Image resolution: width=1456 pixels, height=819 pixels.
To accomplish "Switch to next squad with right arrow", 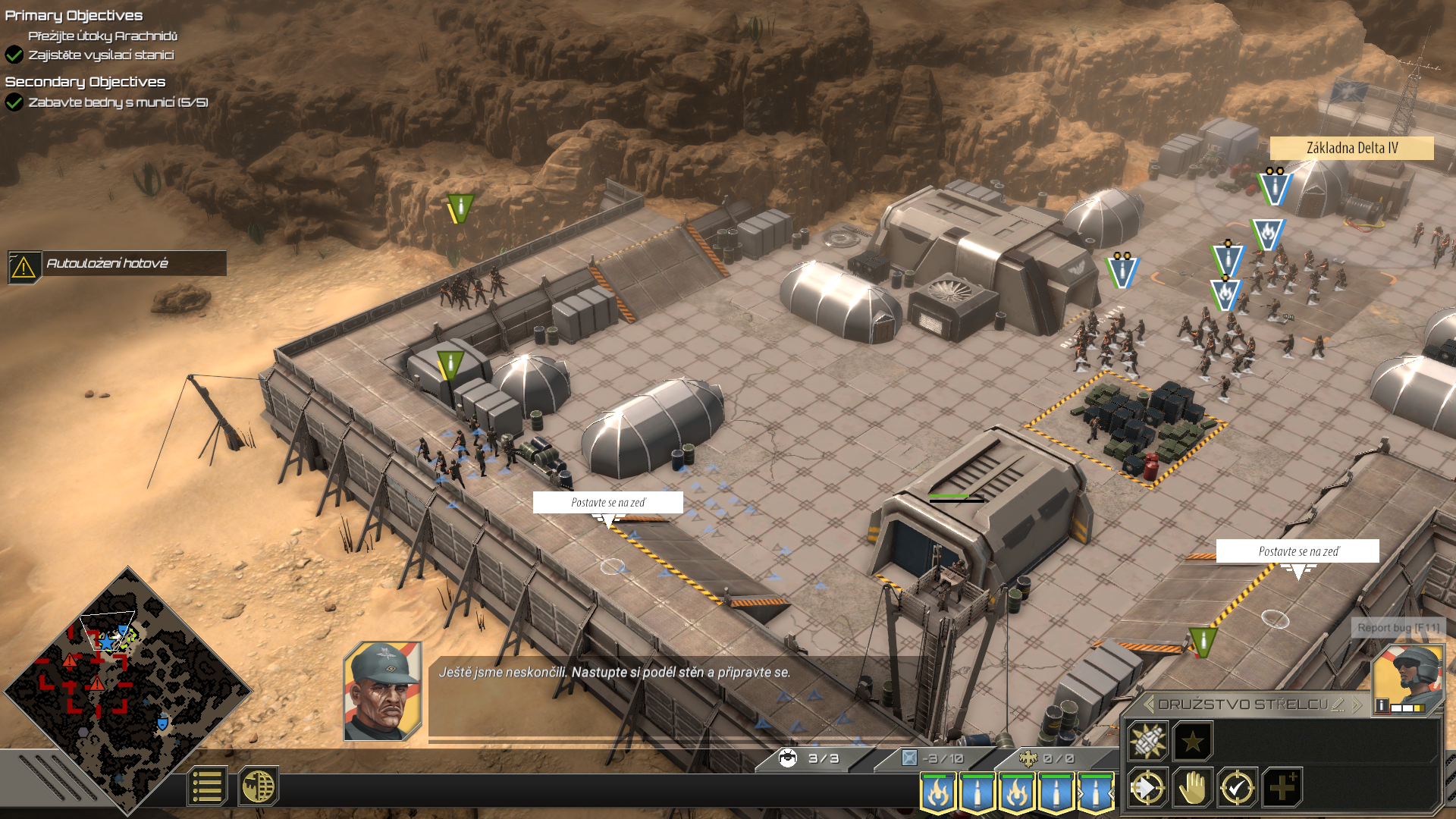I will pyautogui.click(x=1357, y=704).
